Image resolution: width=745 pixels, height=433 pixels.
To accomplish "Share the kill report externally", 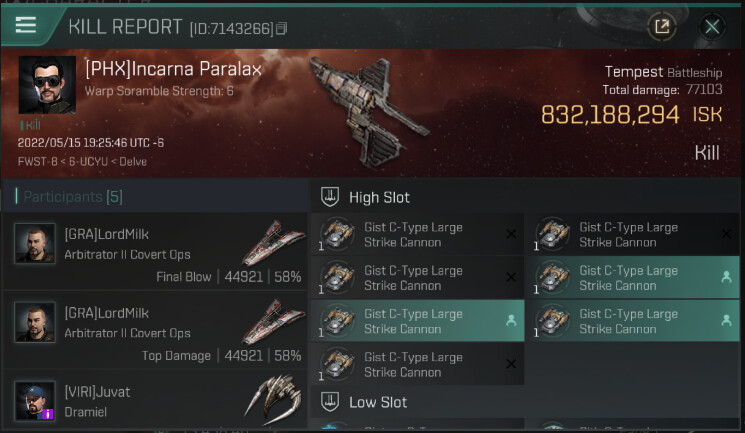I will [661, 27].
